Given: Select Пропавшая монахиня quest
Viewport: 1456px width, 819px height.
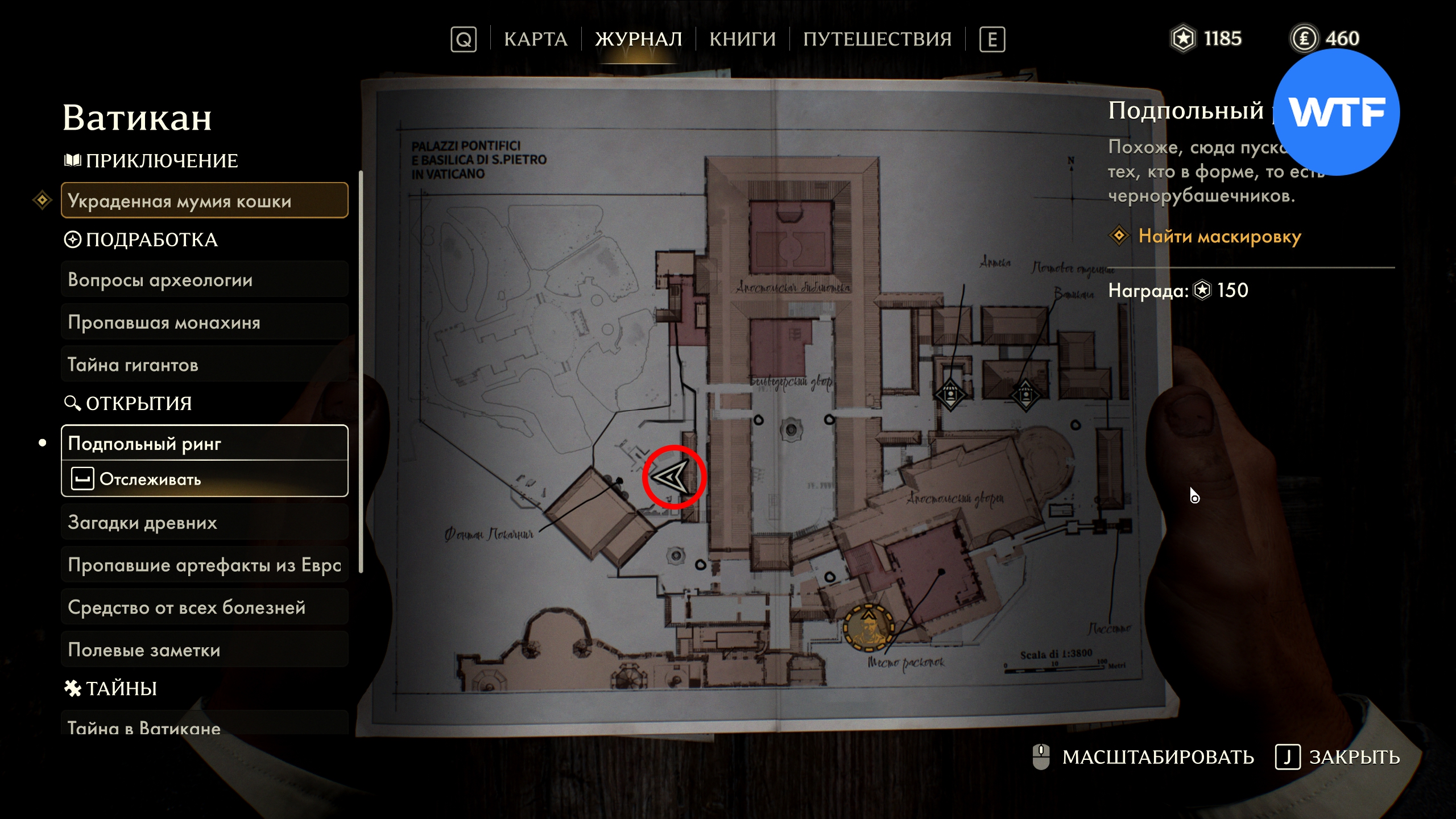Looking at the screenshot, I should pos(204,322).
